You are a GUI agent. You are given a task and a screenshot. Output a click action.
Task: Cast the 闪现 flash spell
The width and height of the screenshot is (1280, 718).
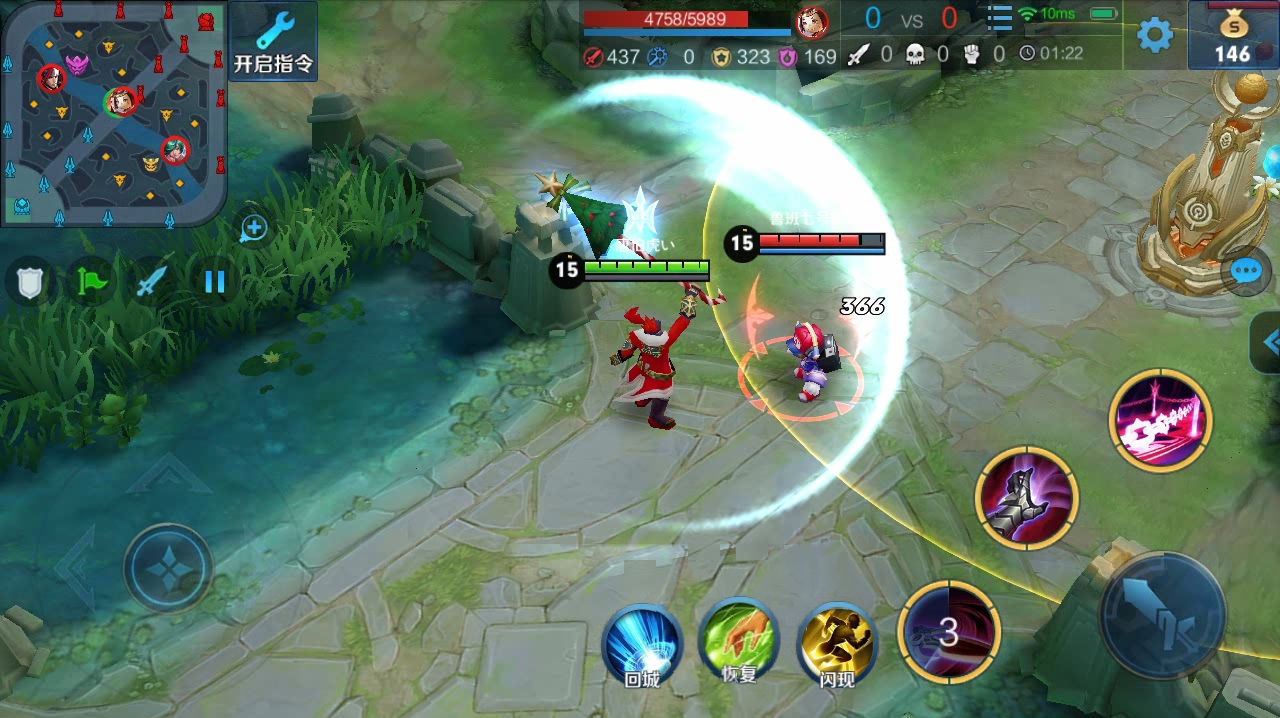pos(837,645)
